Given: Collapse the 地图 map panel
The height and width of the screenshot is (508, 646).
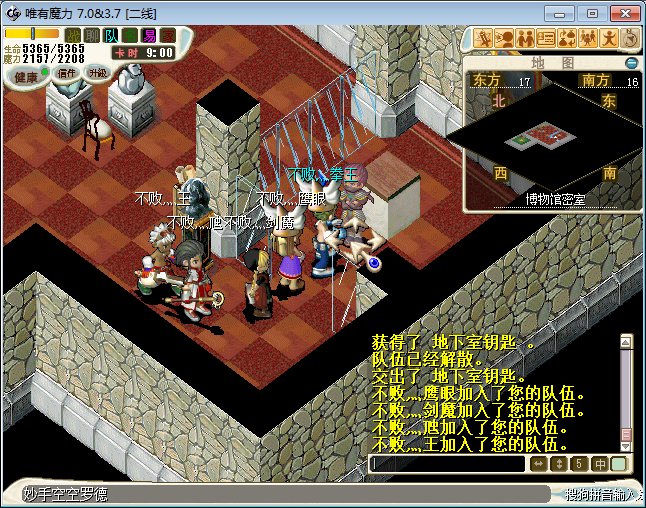Looking at the screenshot, I should [632, 62].
